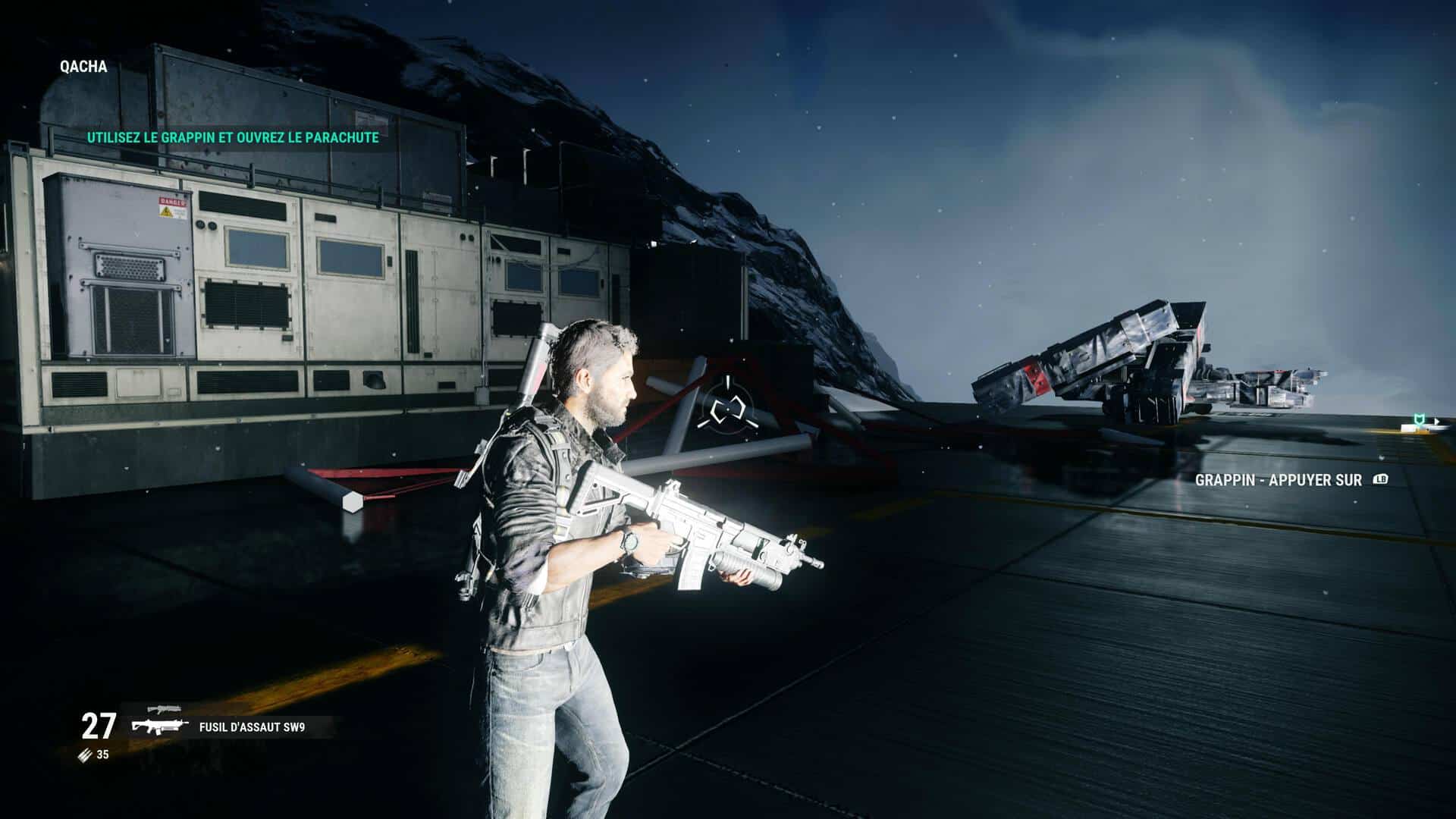Select the objective text about the grappin and parachute

click(232, 138)
